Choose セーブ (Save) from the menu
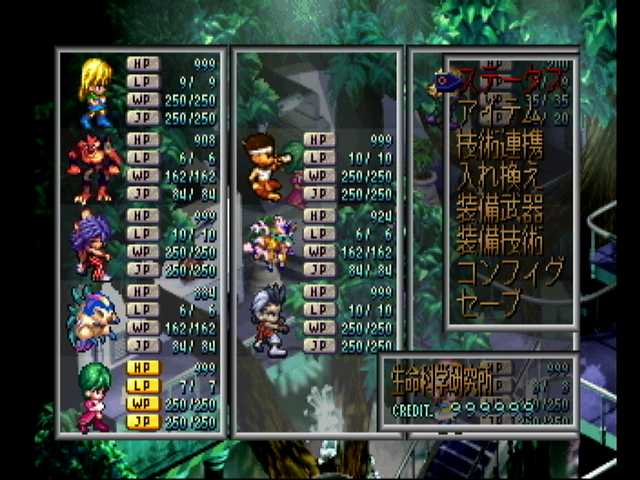 point(489,302)
